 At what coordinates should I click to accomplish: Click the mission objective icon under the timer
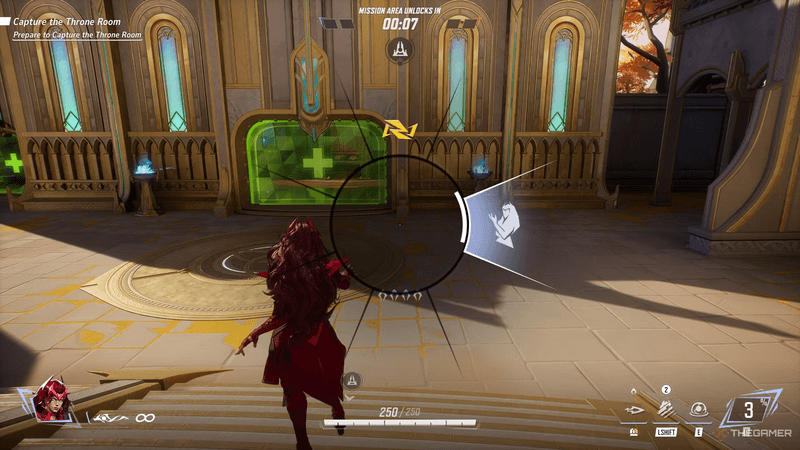tap(400, 48)
